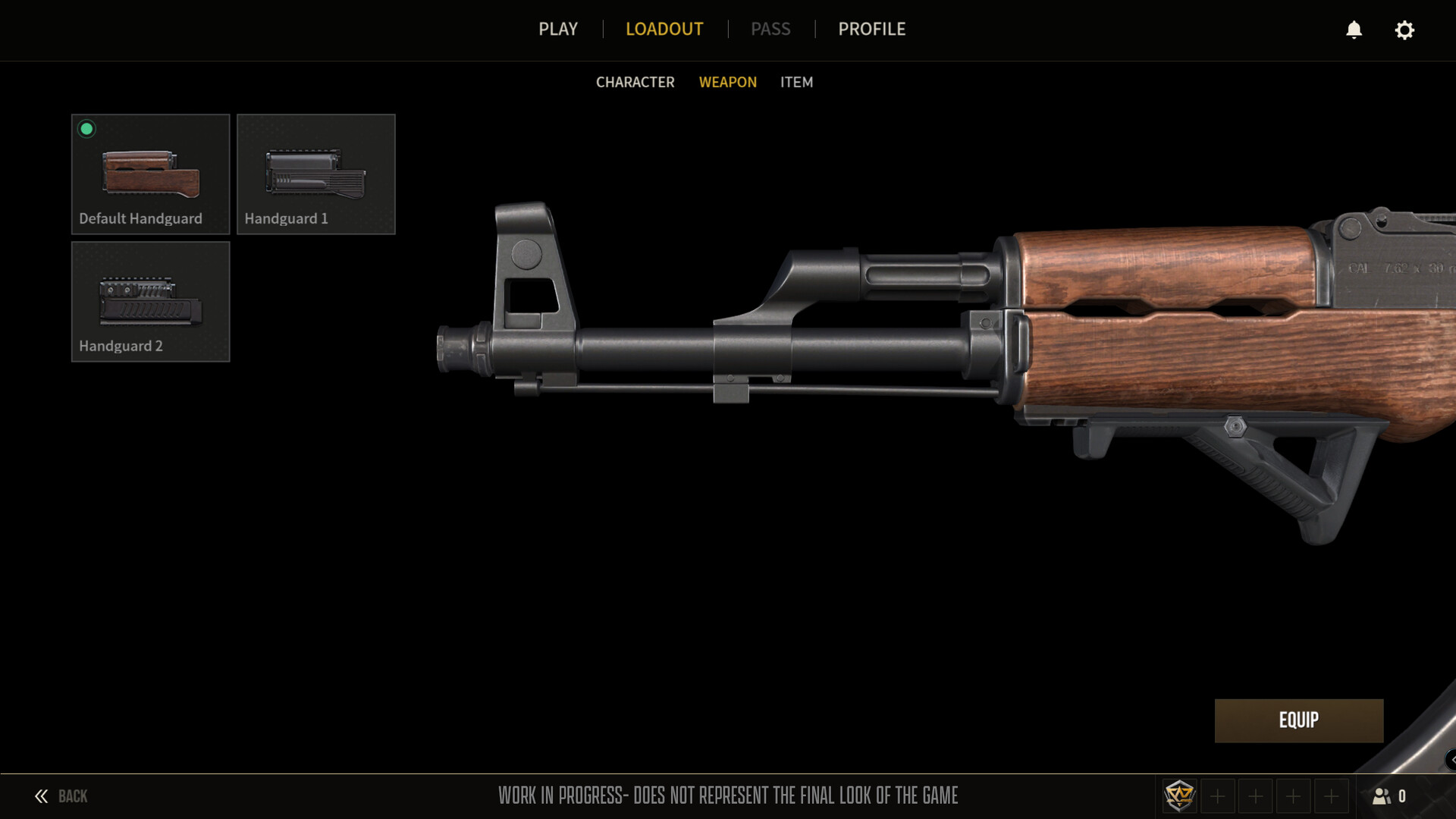This screenshot has height=819, width=1456.
Task: Open the CHARACTER loadout section
Action: pyautogui.click(x=635, y=82)
